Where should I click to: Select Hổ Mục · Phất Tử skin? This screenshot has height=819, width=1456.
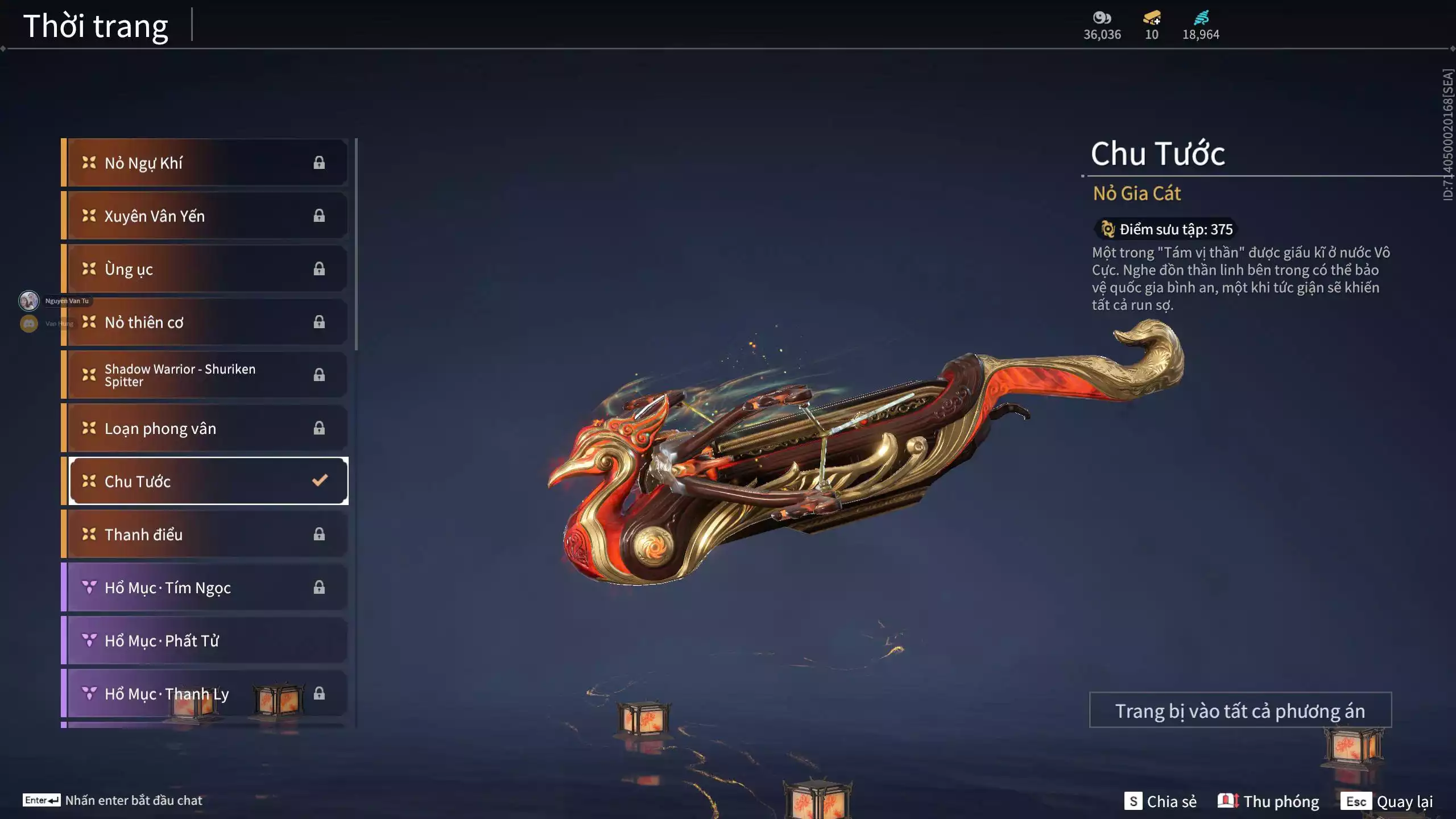tap(205, 640)
